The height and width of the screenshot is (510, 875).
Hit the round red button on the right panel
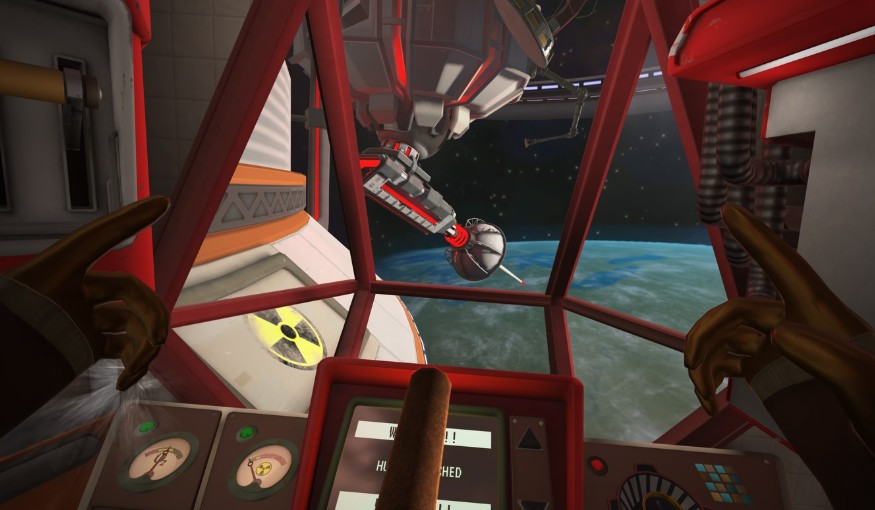click(598, 464)
